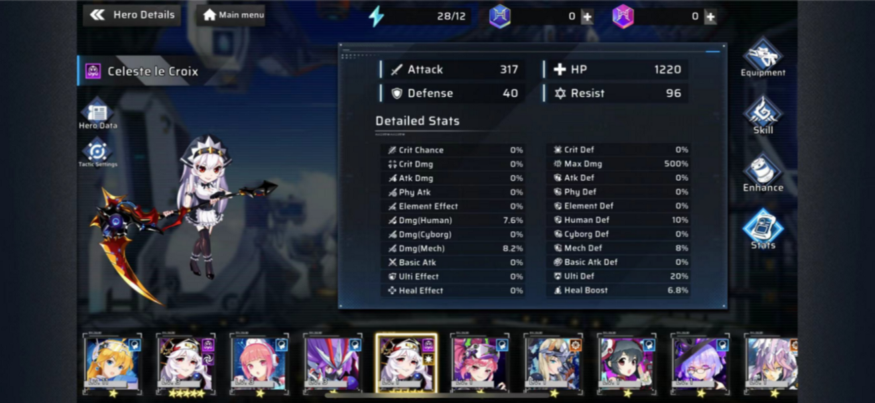Add more blue hexagon currency
The height and width of the screenshot is (403, 875).
(587, 16)
